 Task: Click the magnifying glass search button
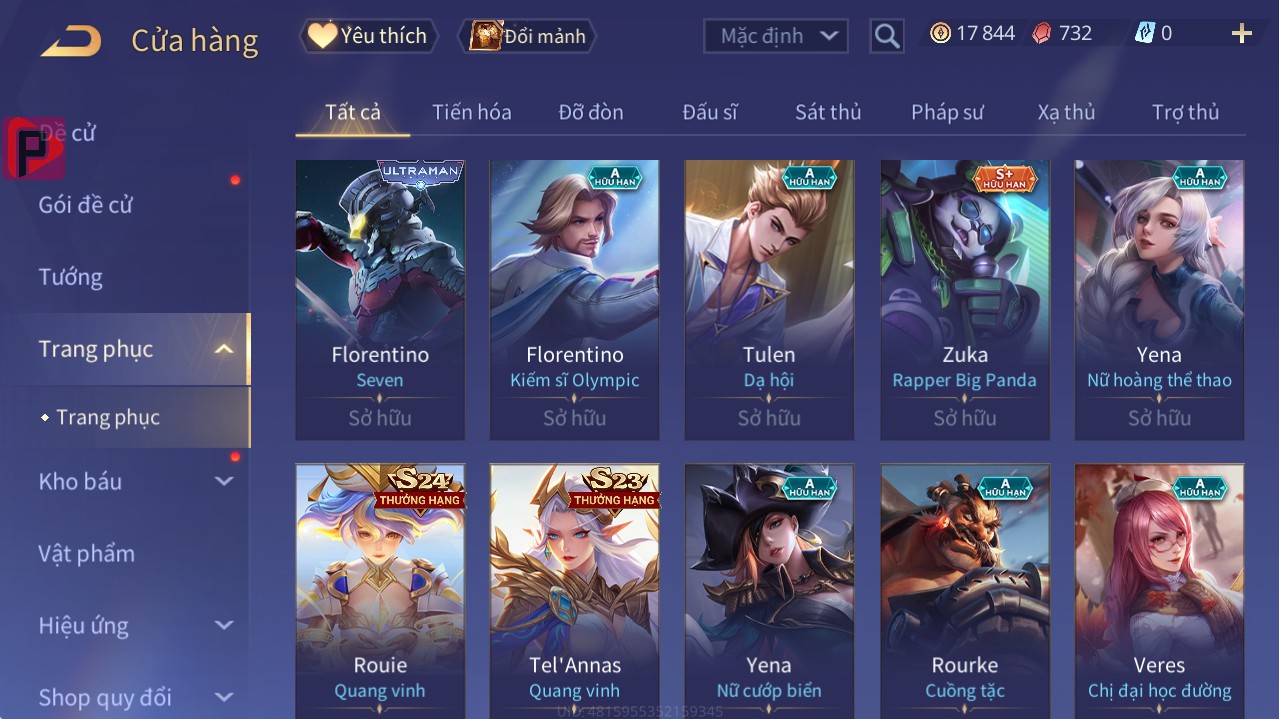[886, 36]
